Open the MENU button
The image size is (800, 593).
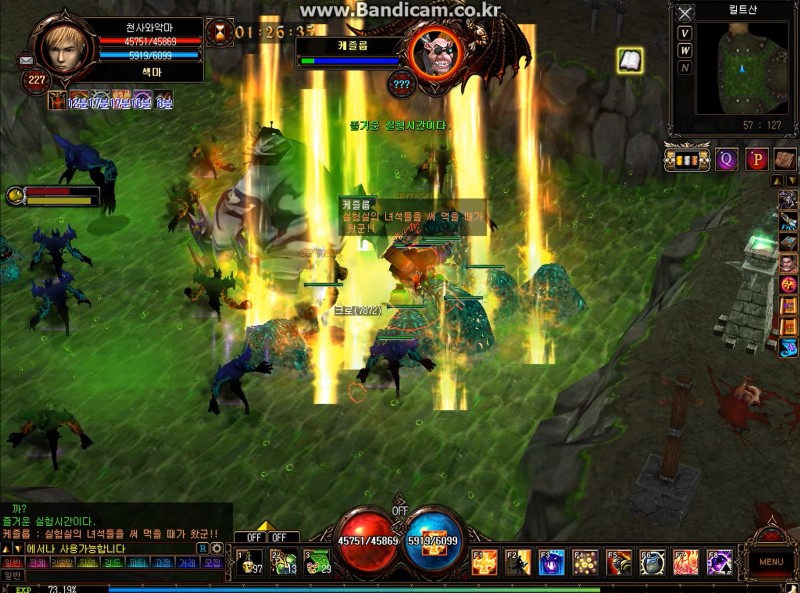(771, 562)
